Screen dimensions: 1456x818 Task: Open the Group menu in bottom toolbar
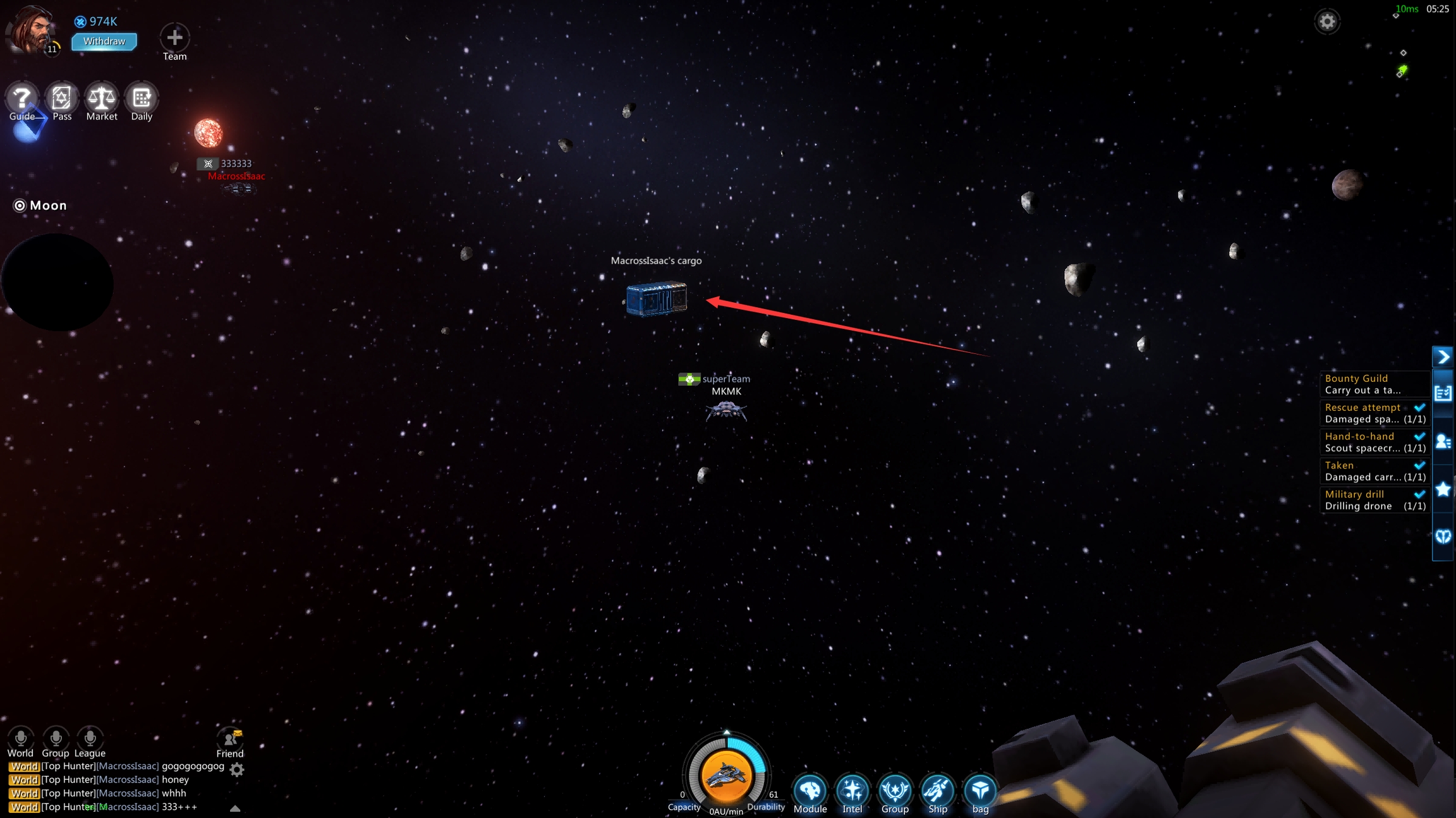tap(895, 790)
